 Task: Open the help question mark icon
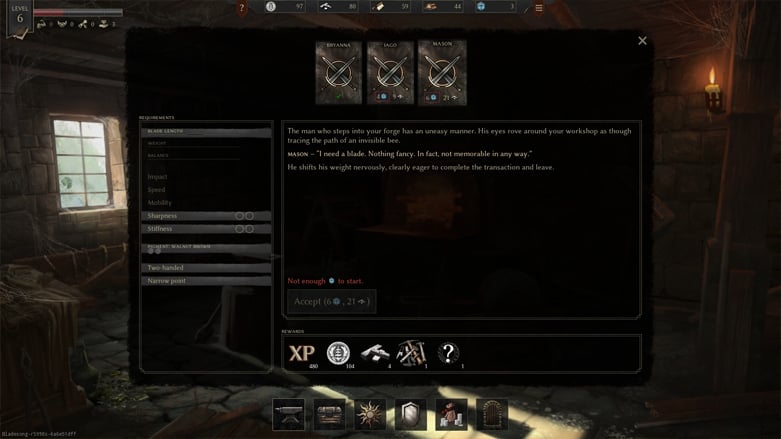click(x=242, y=8)
